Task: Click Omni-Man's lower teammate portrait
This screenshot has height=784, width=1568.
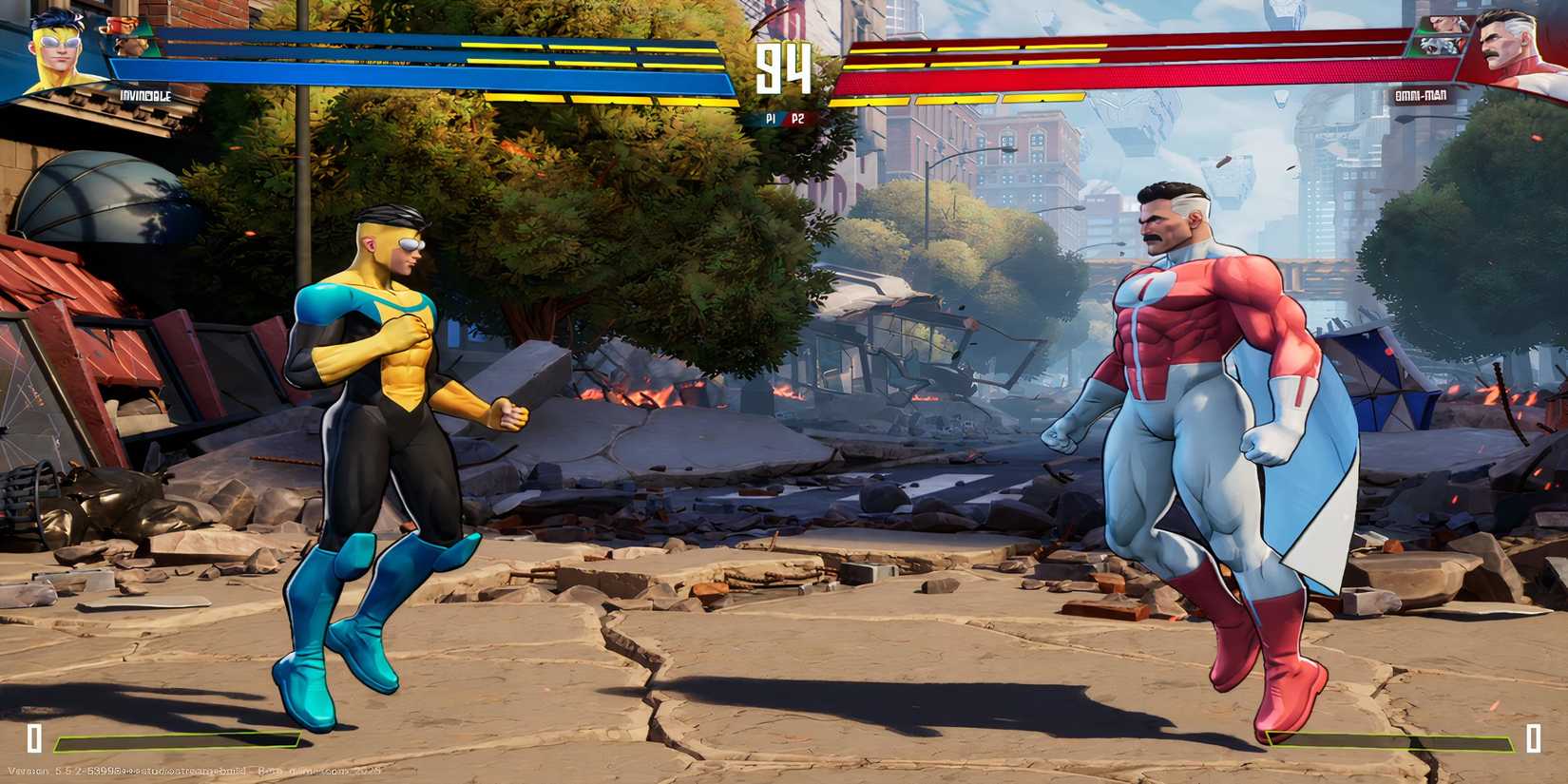Action: click(1441, 48)
